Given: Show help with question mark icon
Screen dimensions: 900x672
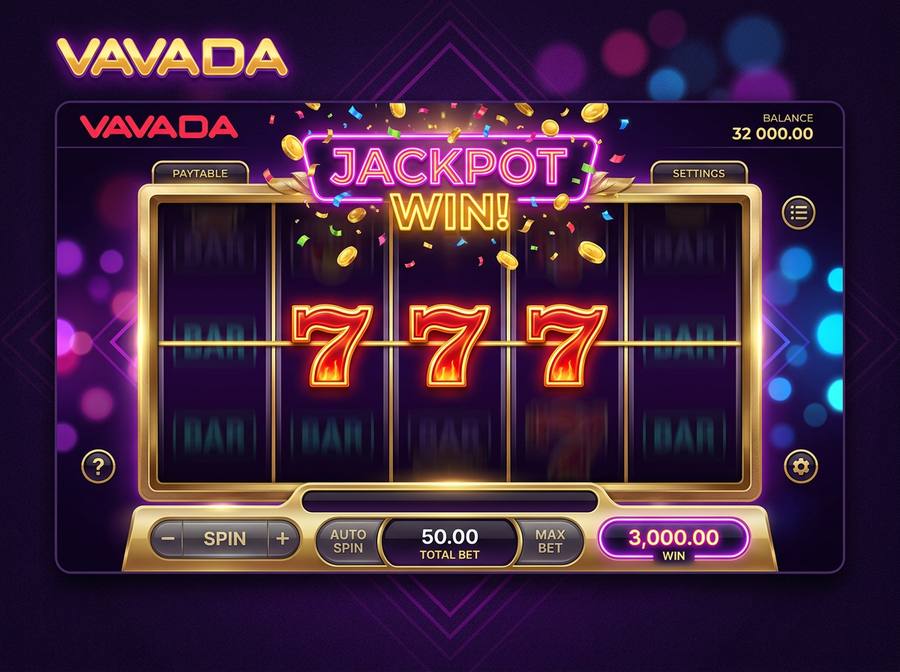Looking at the screenshot, I should tap(98, 466).
